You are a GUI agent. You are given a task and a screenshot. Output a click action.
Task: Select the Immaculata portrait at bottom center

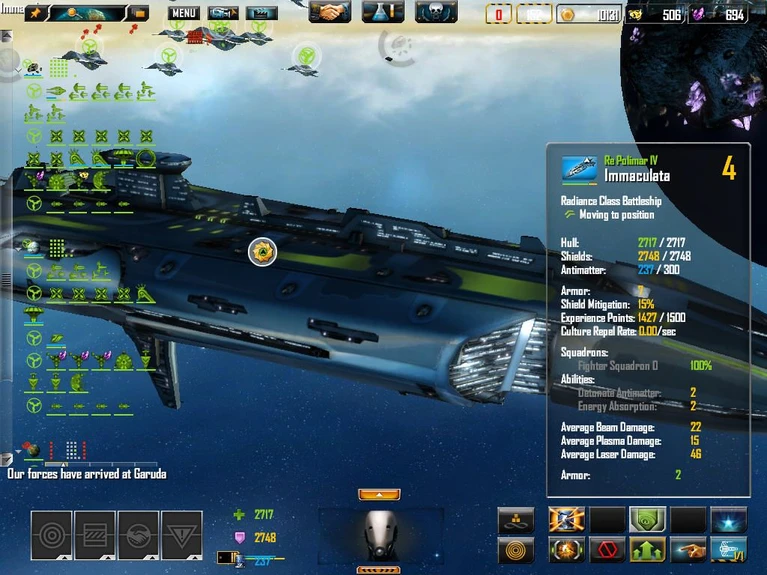378,535
